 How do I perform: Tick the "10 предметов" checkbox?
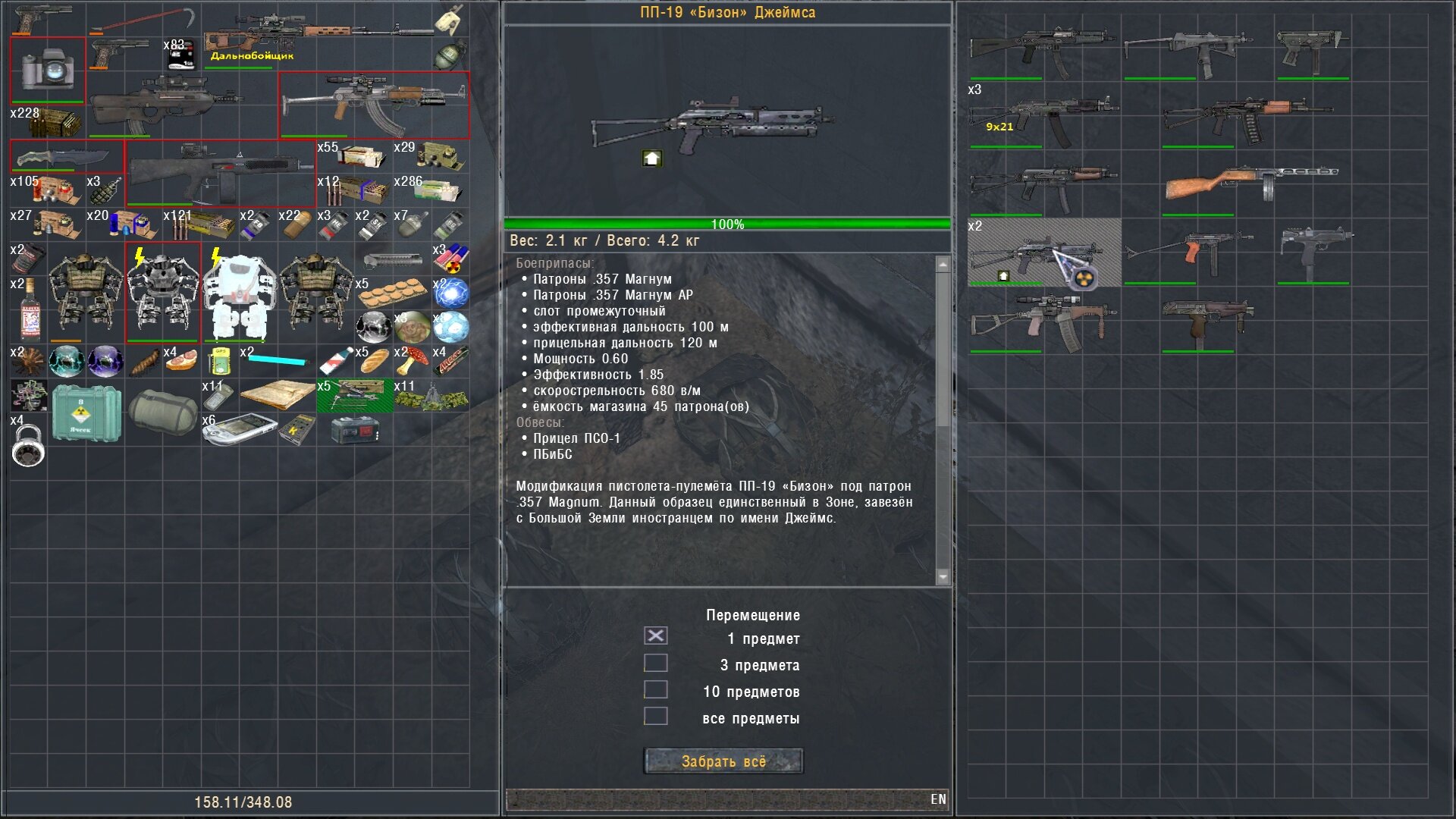click(656, 690)
